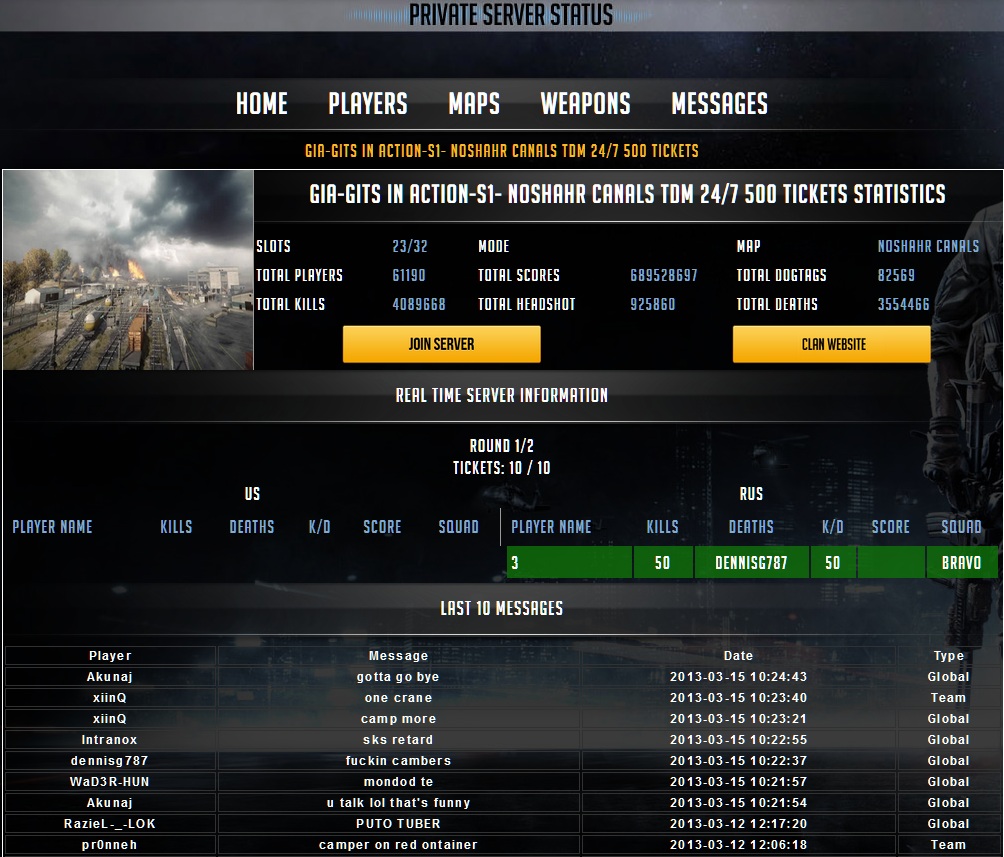Screen dimensions: 1004x857
Task: Open the Maps section
Action: [x=474, y=104]
